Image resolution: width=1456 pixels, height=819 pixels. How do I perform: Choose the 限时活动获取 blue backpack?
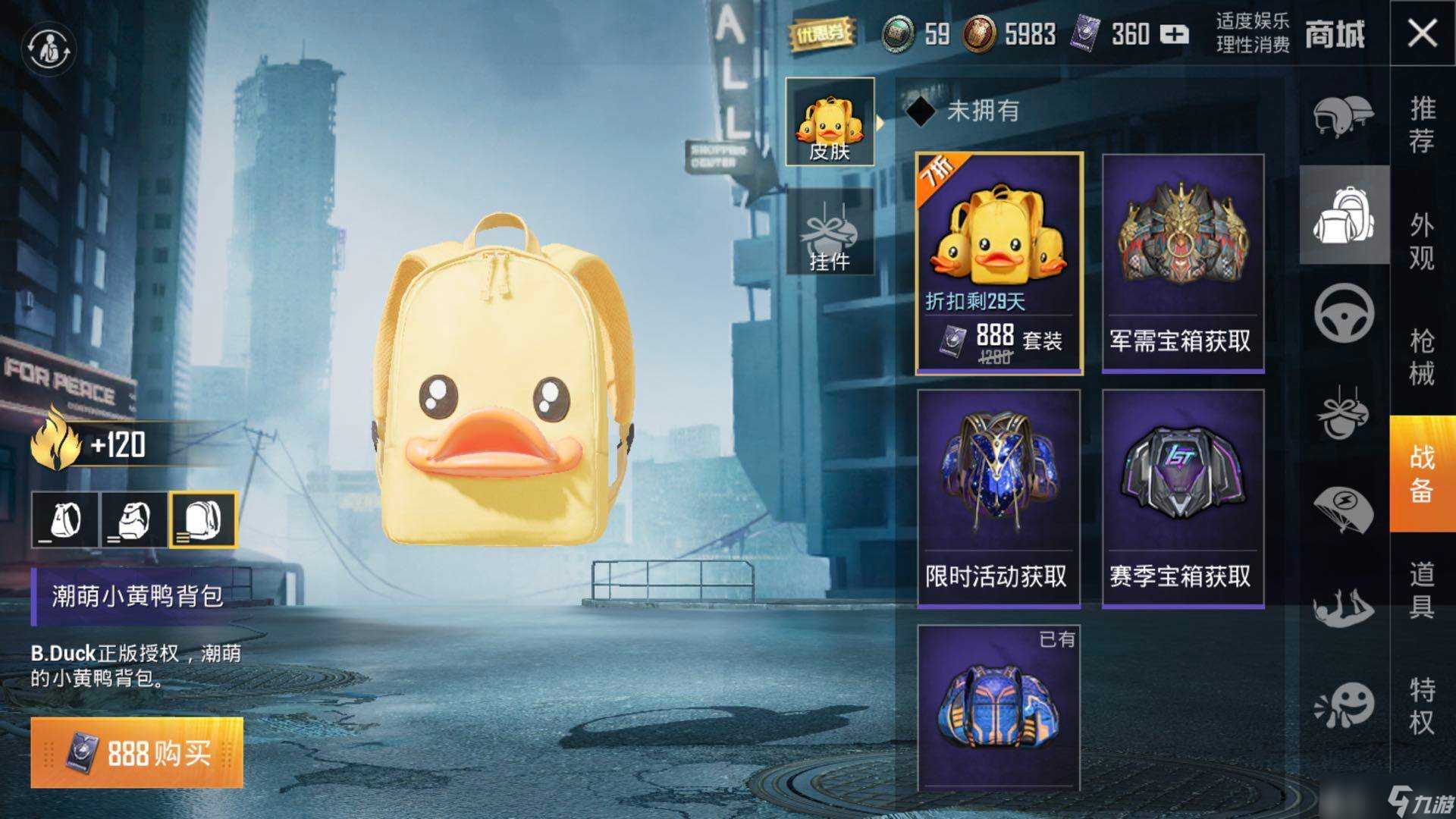click(x=999, y=498)
